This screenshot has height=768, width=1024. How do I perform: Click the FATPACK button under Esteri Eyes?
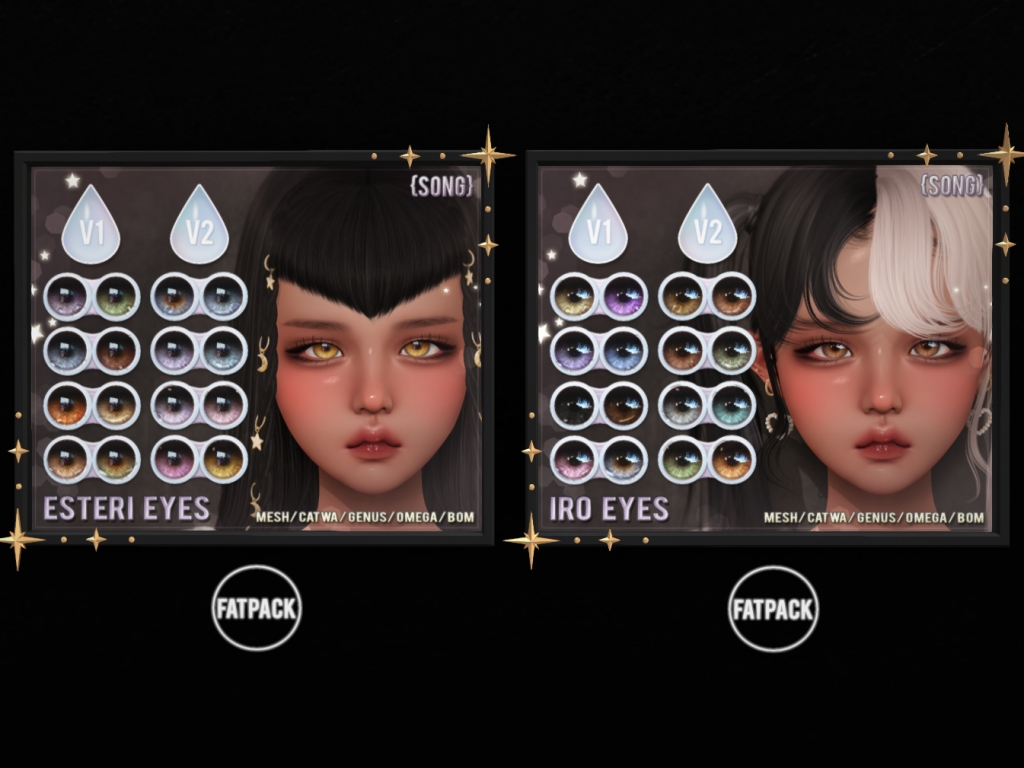pos(257,608)
